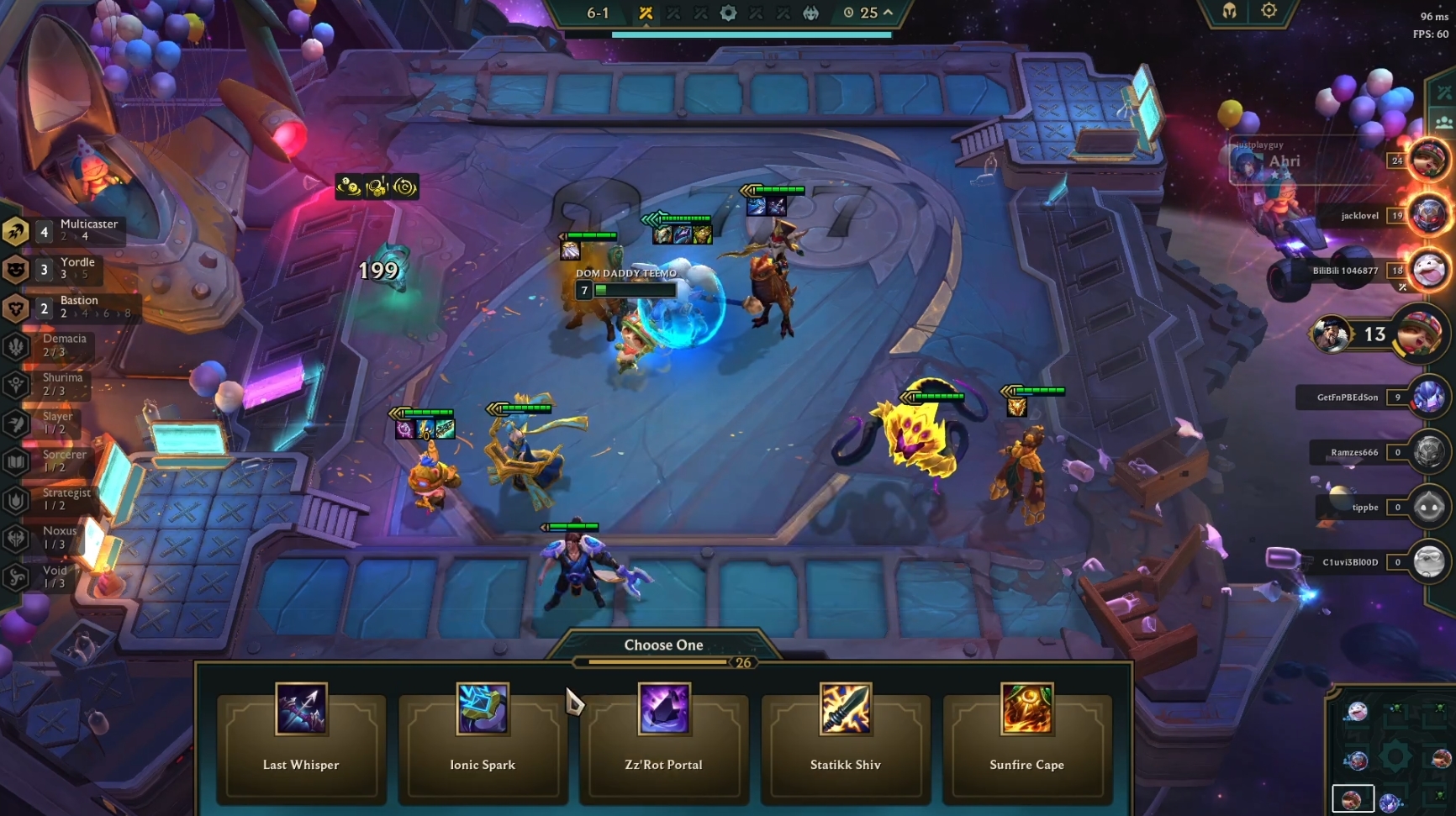Image resolution: width=1456 pixels, height=816 pixels.
Task: Click the Sorcerer trait icon
Action: point(13,460)
